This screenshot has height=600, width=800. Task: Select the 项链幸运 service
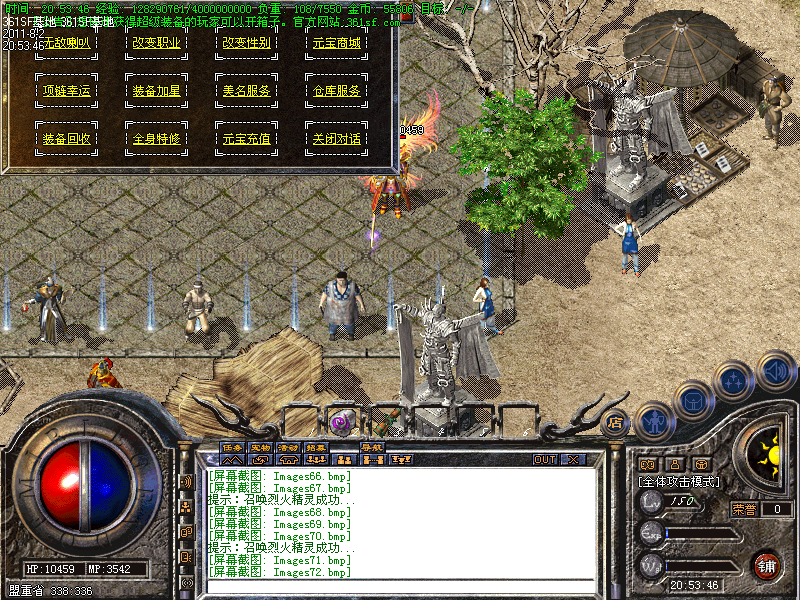point(66,91)
